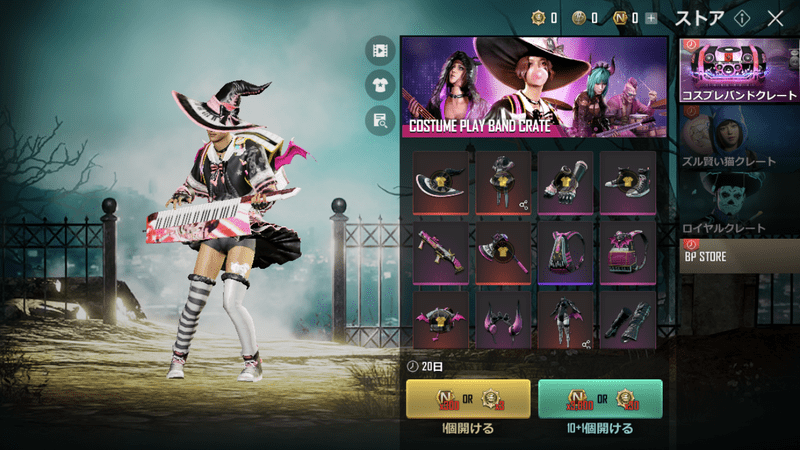The image size is (800, 450).
Task: View the Costume Play Band Crate banner
Action: 534,87
